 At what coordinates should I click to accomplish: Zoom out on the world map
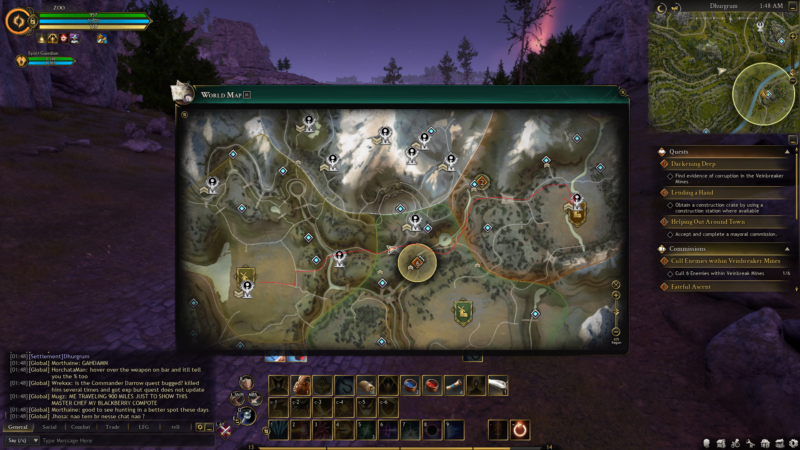pos(616,330)
